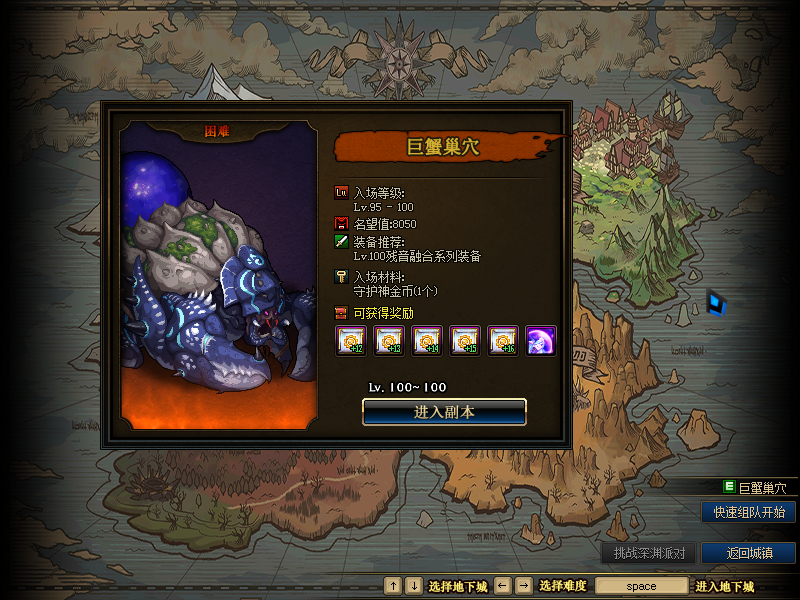View the +14 reward ticket icon
This screenshot has width=800, height=600.
click(x=427, y=341)
